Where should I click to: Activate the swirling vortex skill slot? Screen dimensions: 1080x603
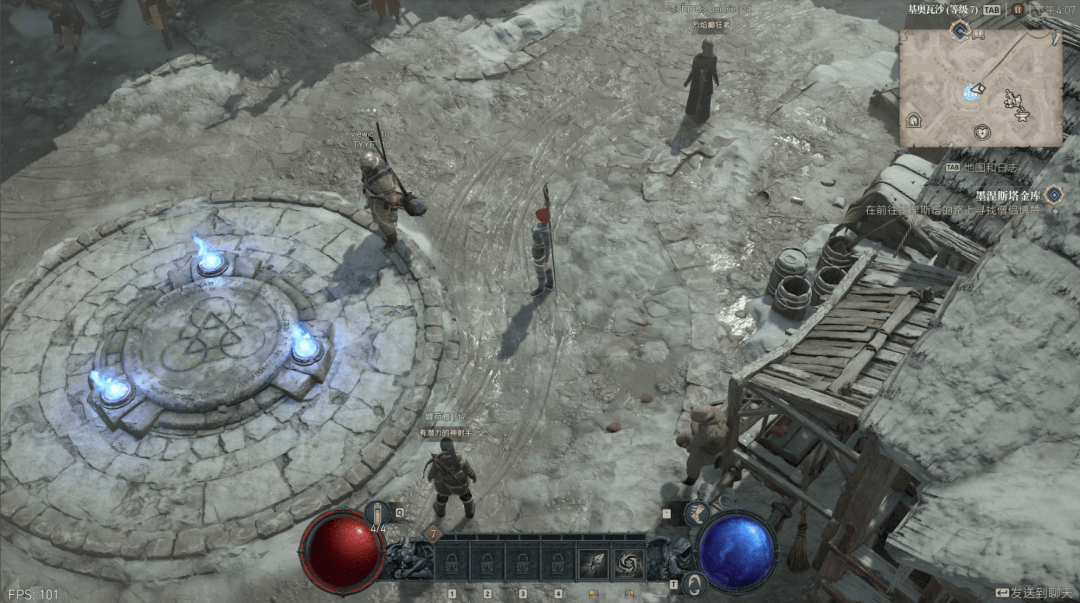coord(629,563)
